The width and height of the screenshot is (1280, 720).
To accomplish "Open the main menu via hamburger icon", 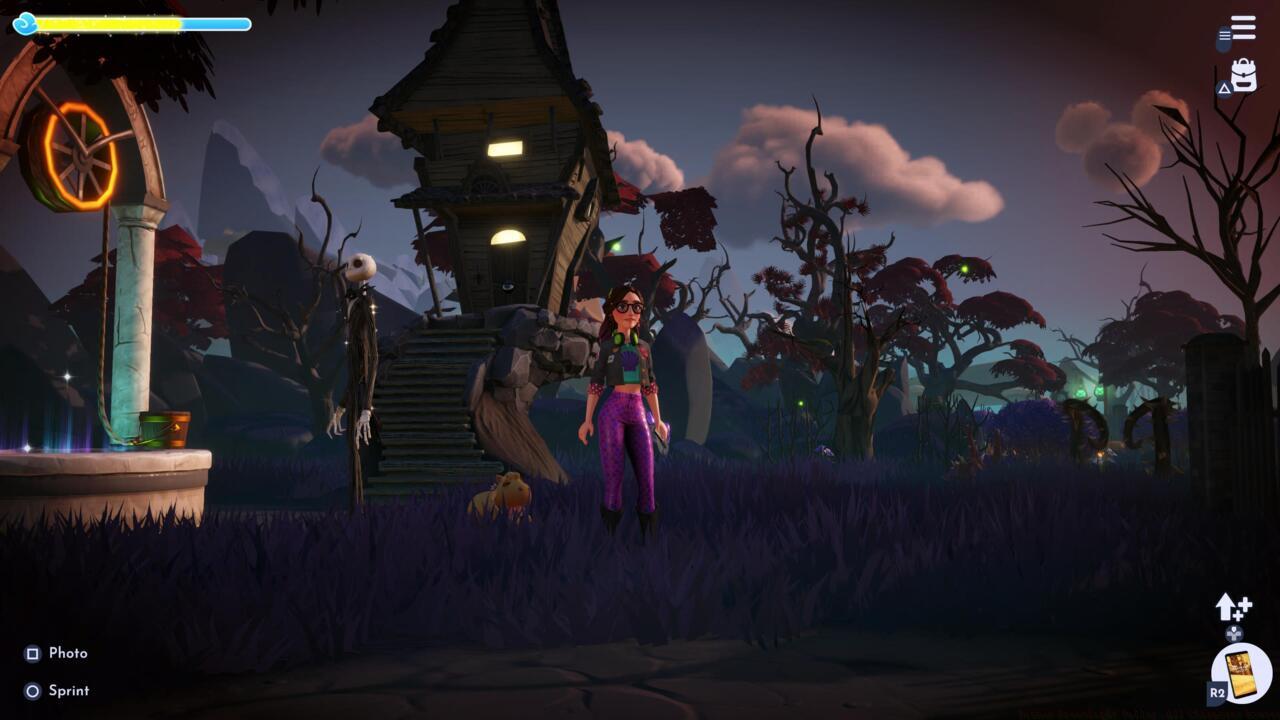I will click(x=1243, y=27).
